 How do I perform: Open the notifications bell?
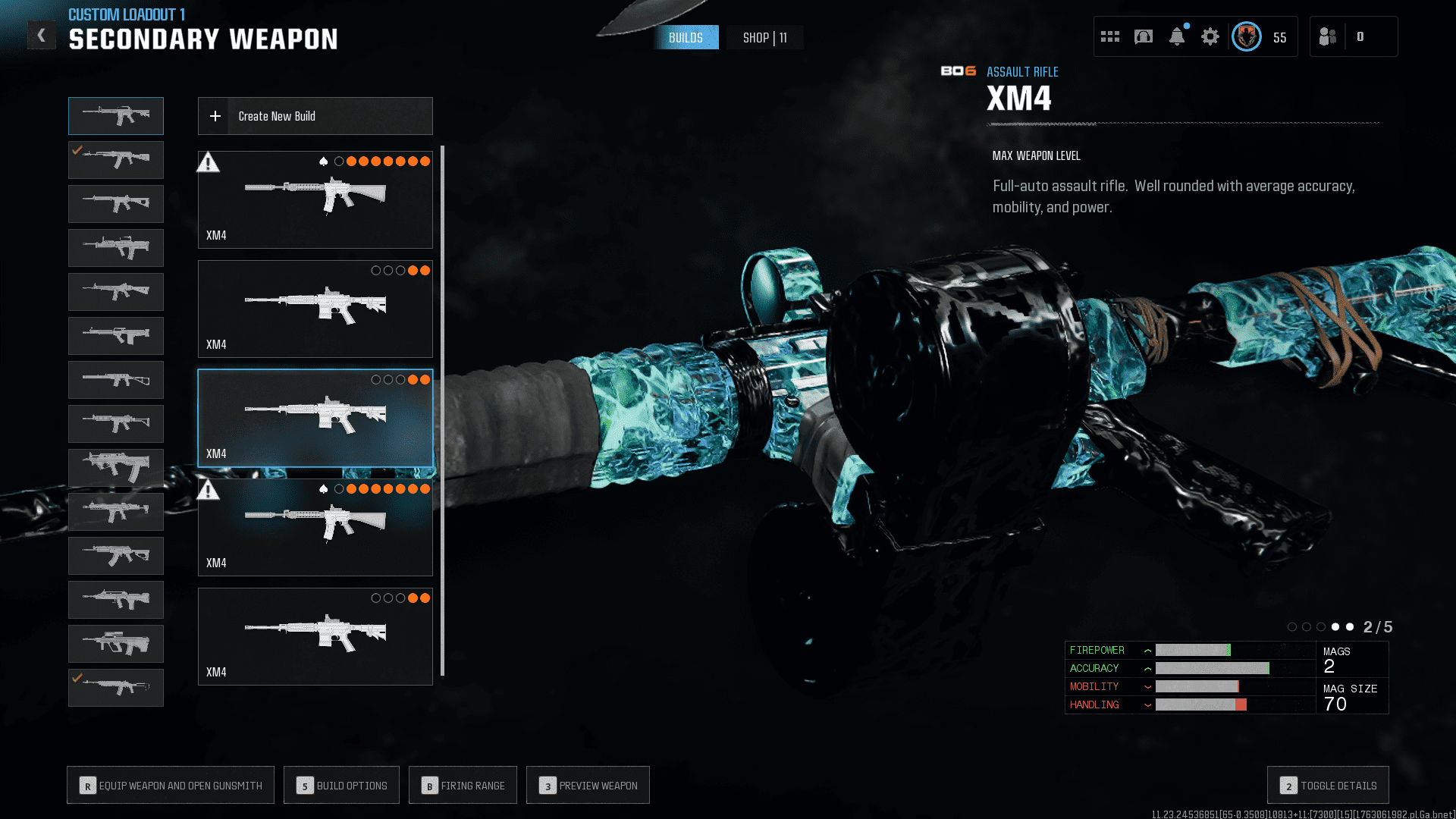click(x=1177, y=36)
